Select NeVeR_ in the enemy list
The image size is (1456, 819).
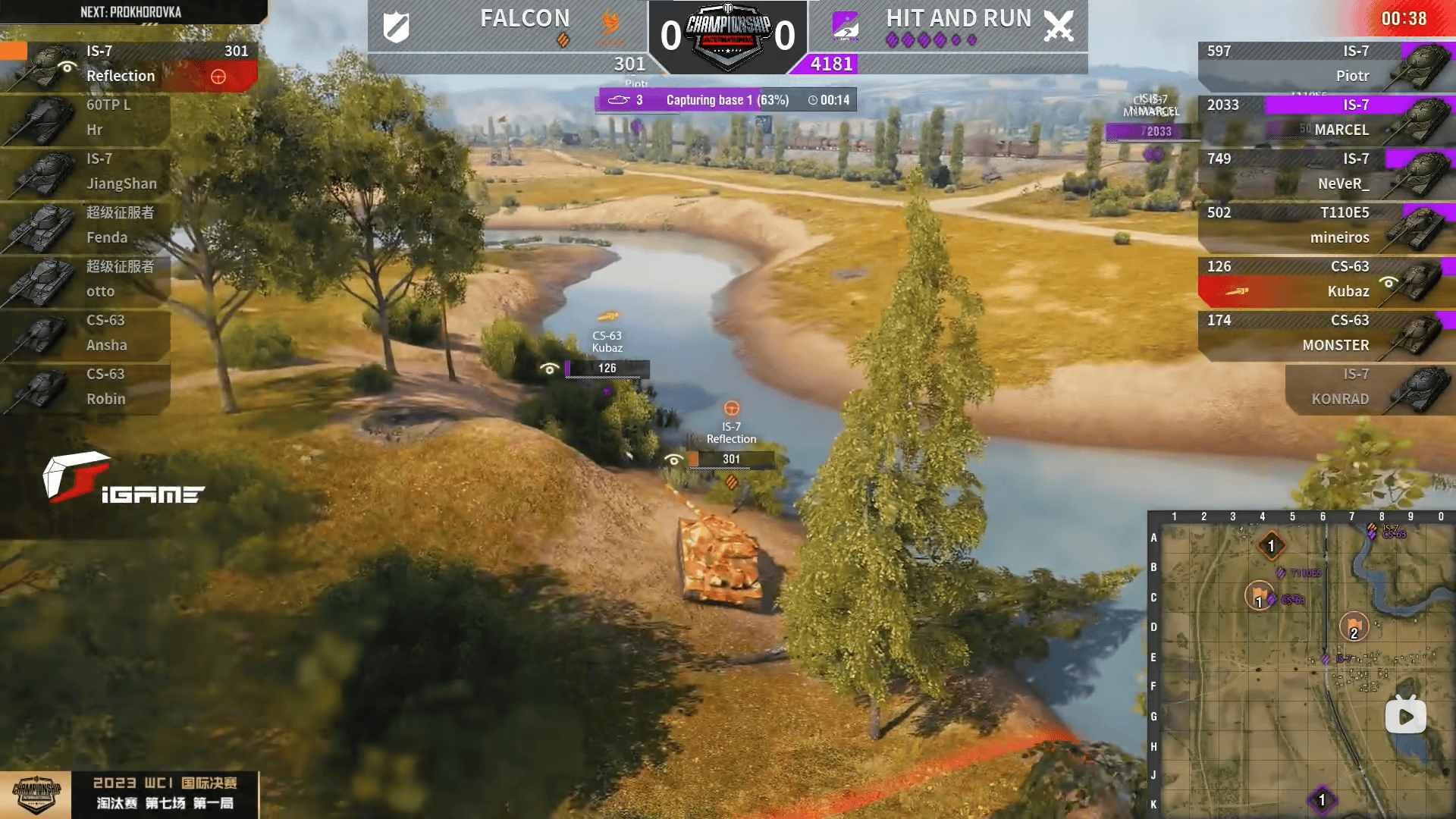coord(1323,171)
